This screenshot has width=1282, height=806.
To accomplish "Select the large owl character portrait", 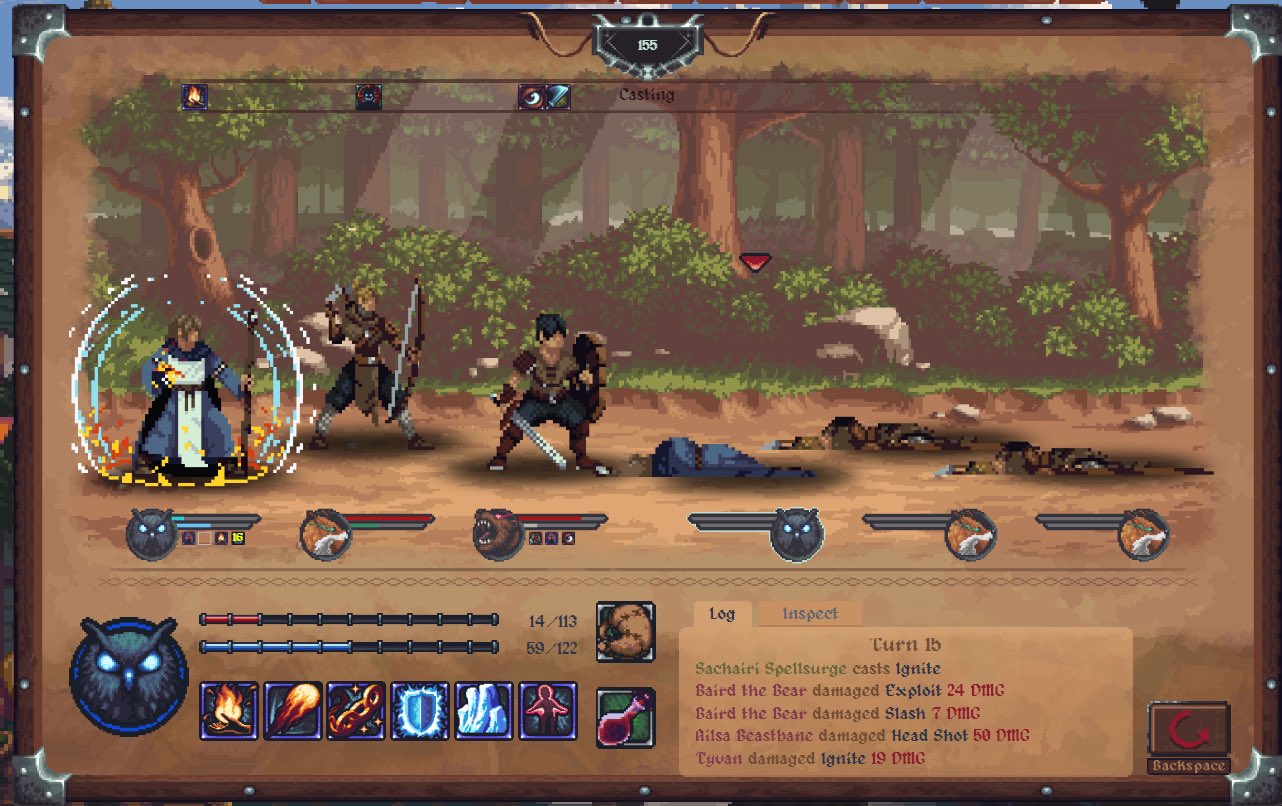I will coord(128,672).
